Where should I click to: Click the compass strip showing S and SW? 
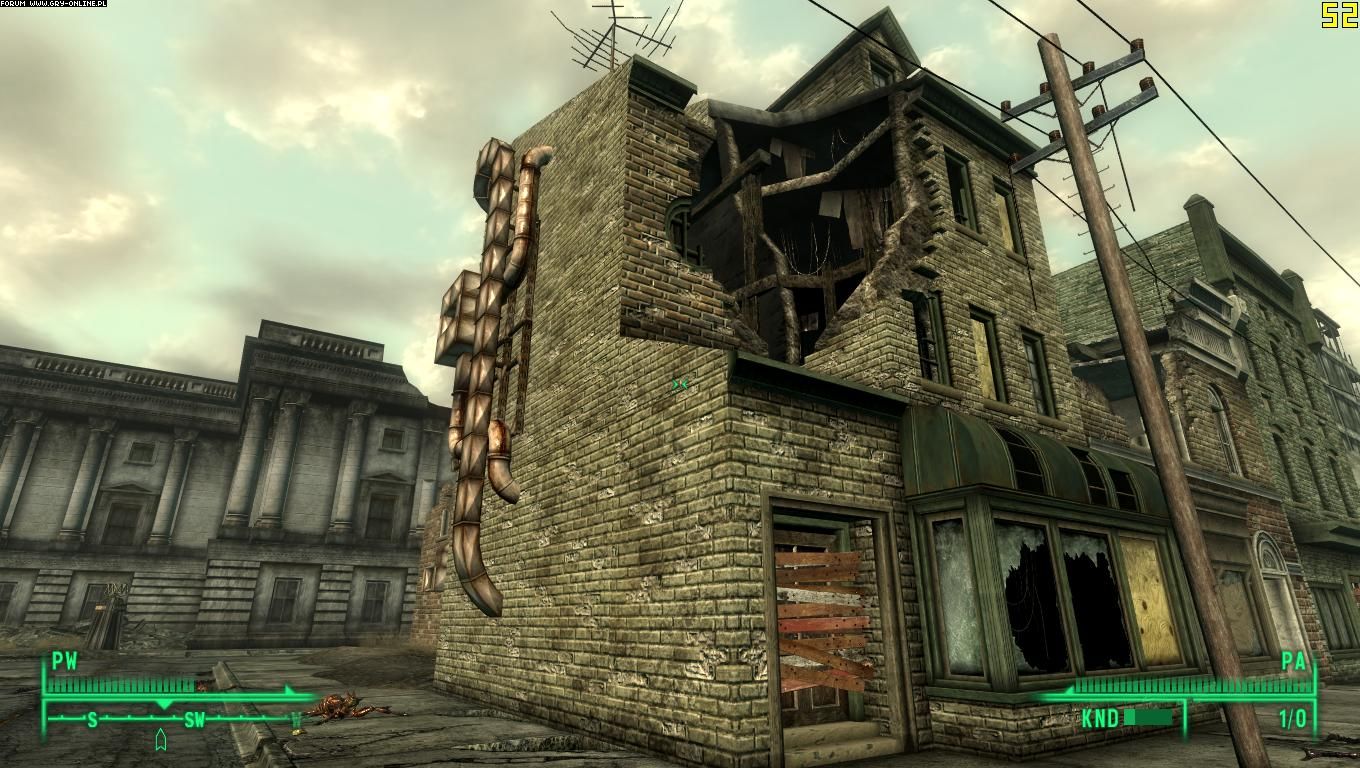(x=172, y=718)
